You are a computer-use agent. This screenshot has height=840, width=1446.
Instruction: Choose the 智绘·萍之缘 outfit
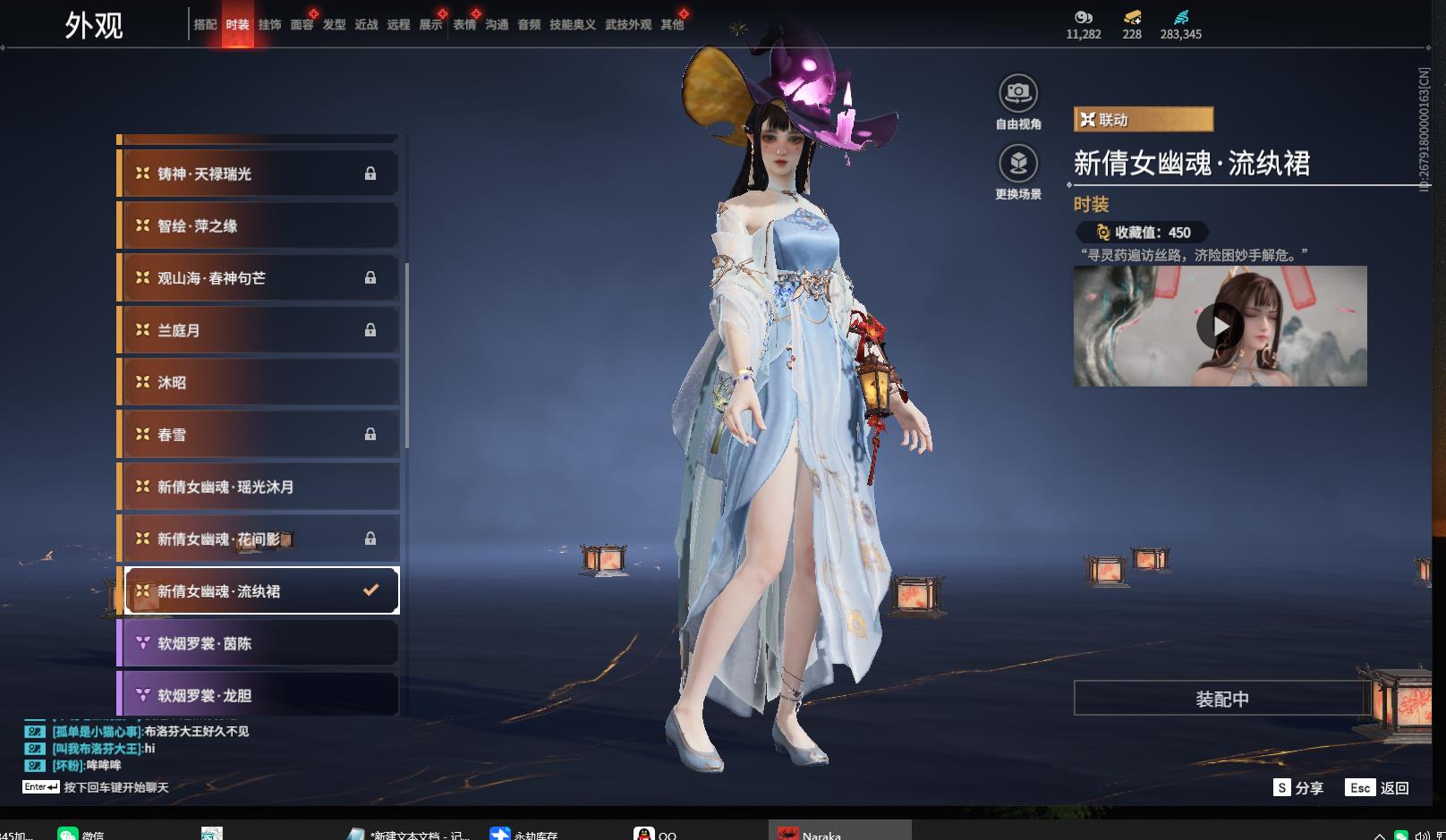[x=259, y=225]
